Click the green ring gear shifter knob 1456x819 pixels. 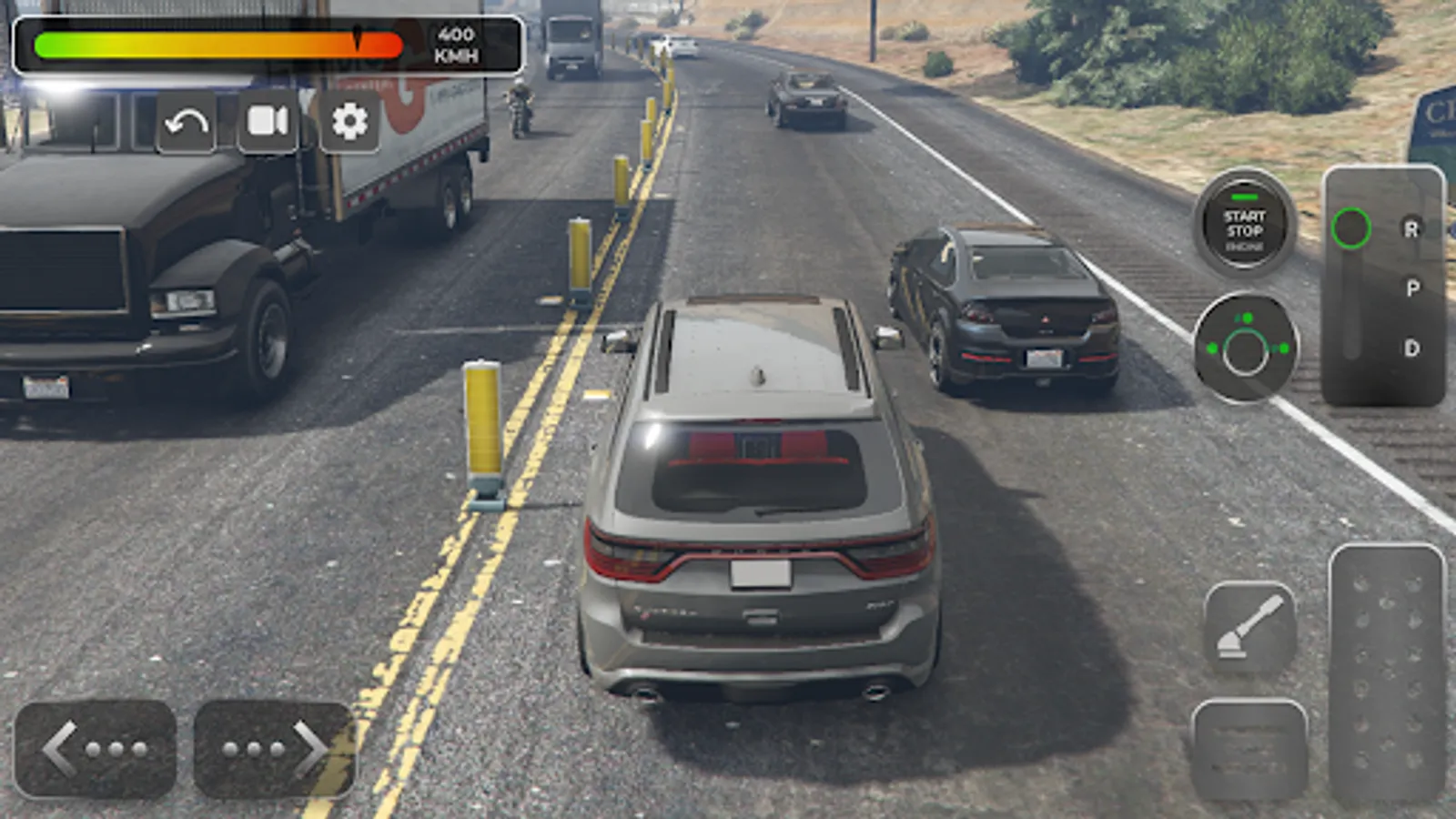coord(1350,228)
